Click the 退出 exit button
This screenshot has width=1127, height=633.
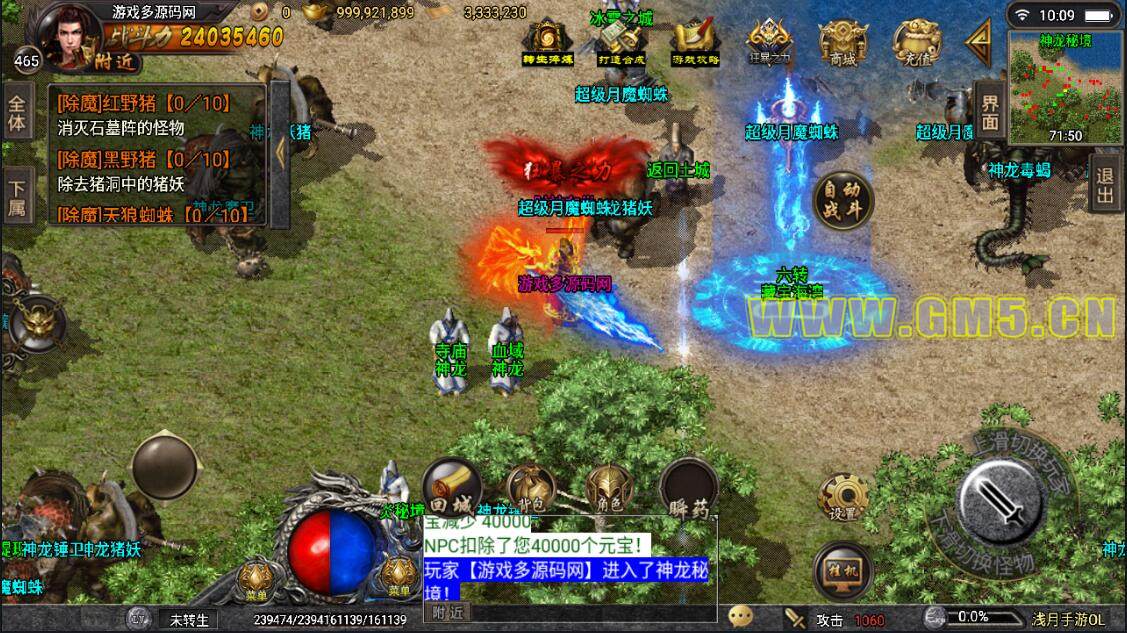(x=1105, y=181)
